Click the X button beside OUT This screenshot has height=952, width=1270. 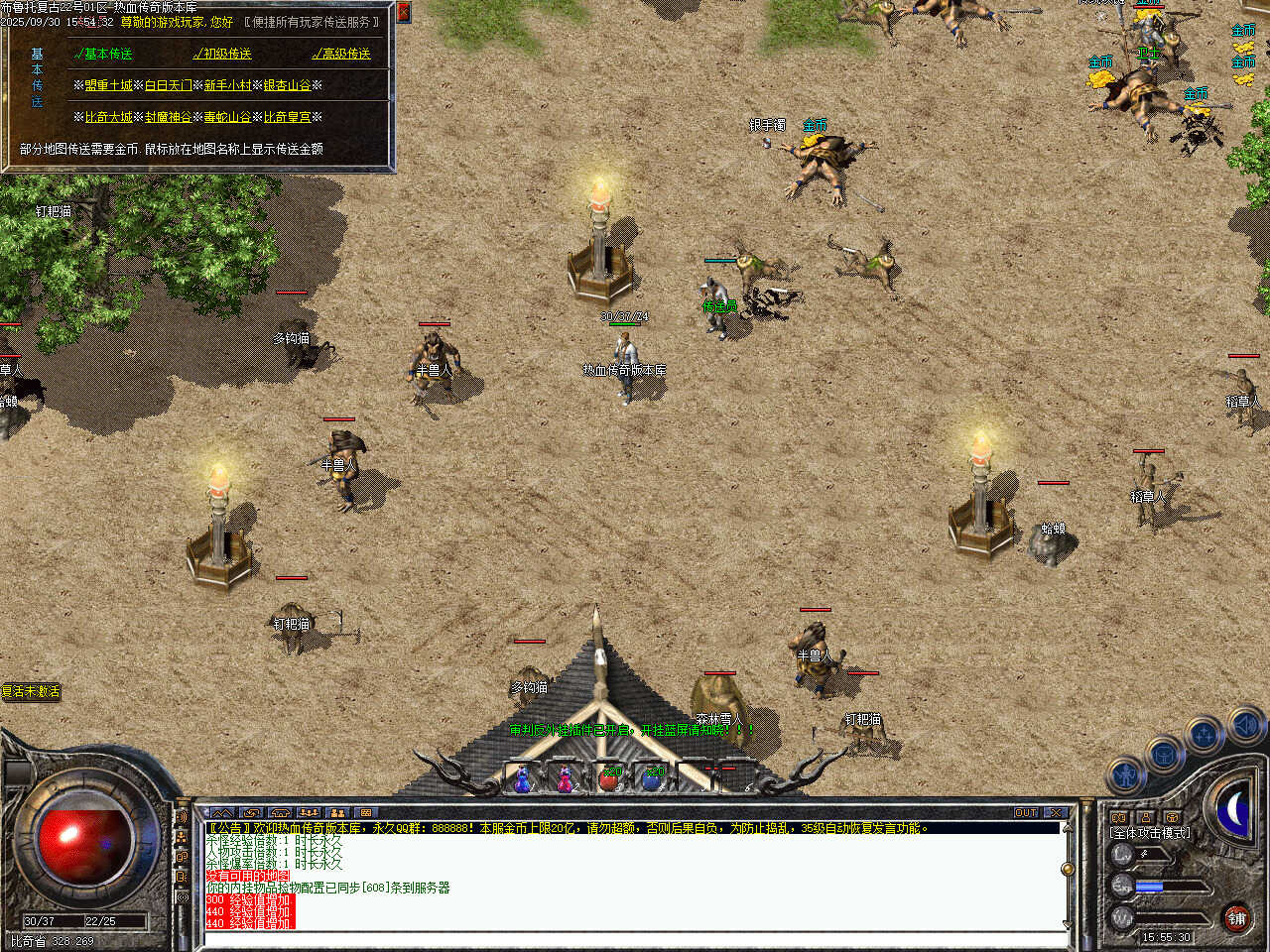(x=1056, y=813)
